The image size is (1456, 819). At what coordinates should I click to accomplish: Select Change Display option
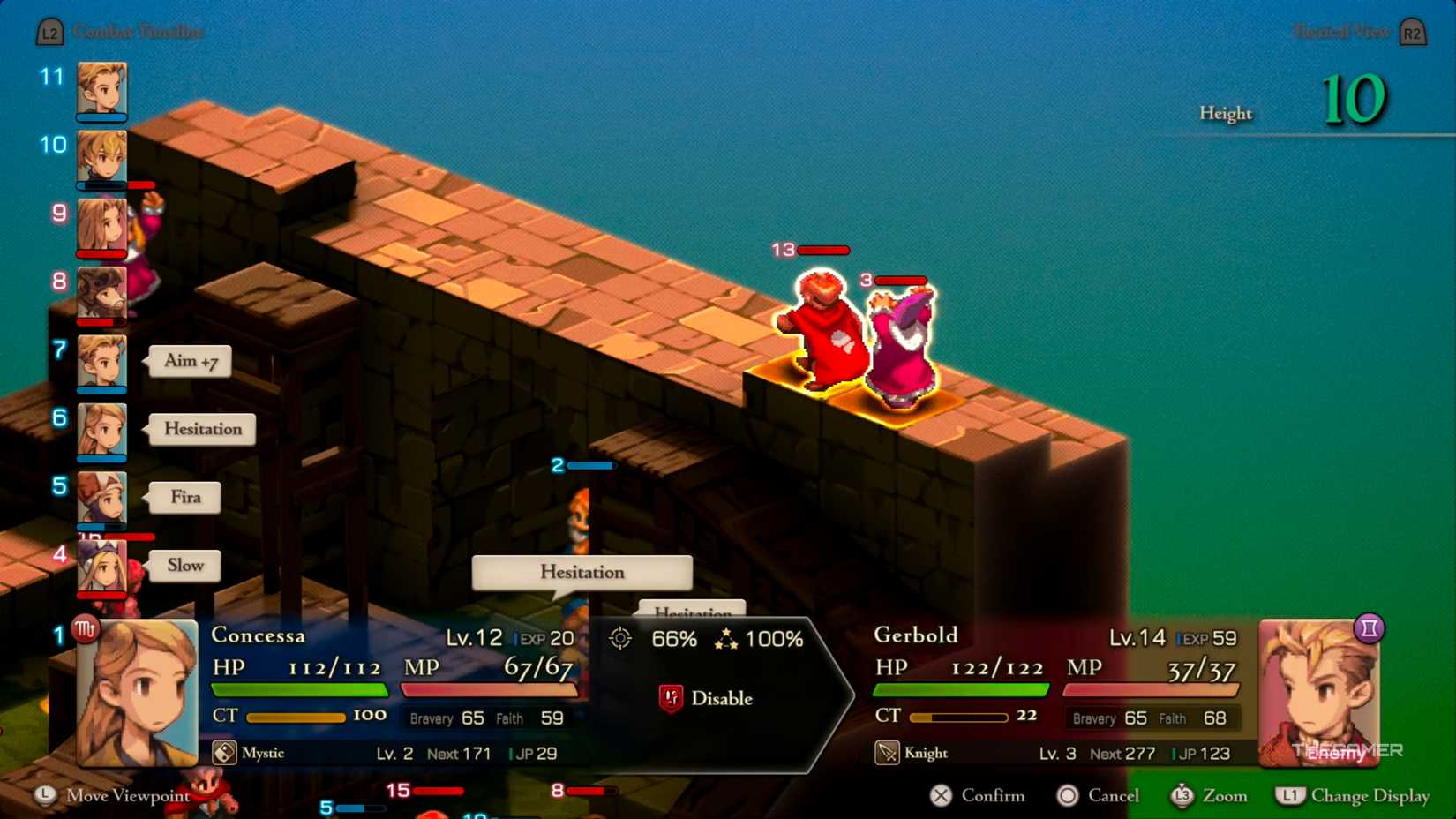pyautogui.click(x=1354, y=795)
